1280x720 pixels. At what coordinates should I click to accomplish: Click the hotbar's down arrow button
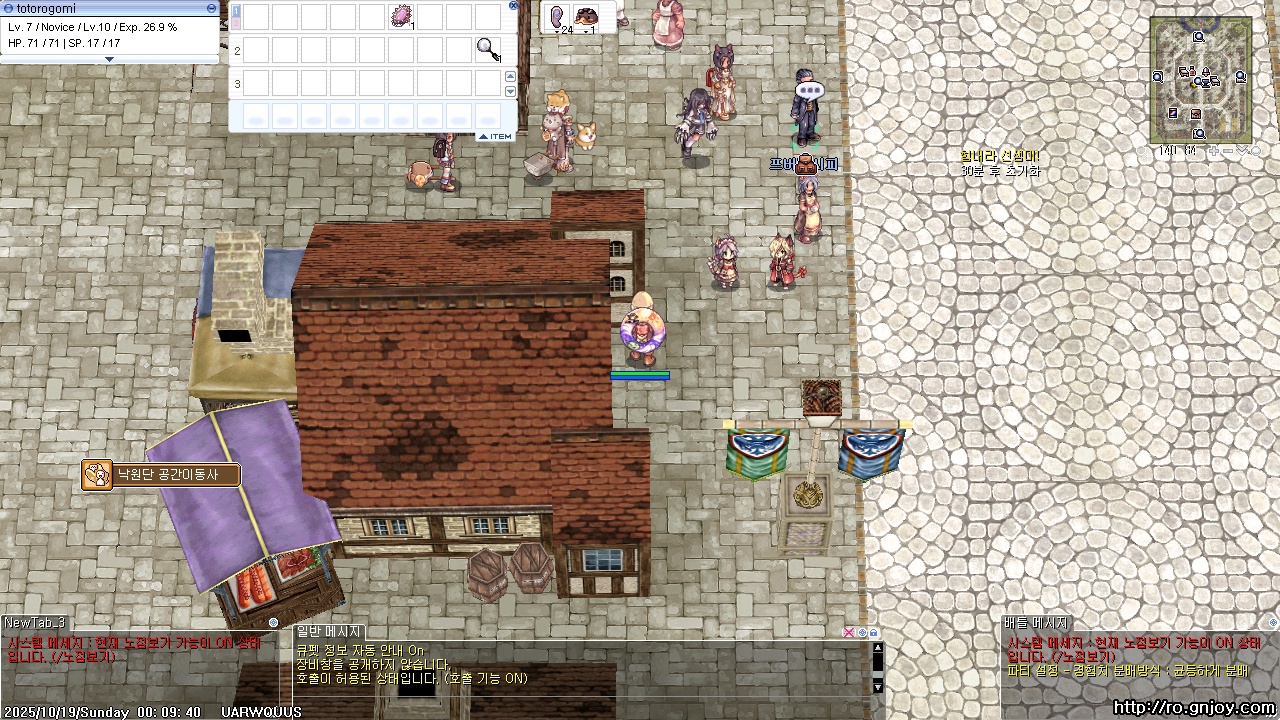tap(510, 91)
